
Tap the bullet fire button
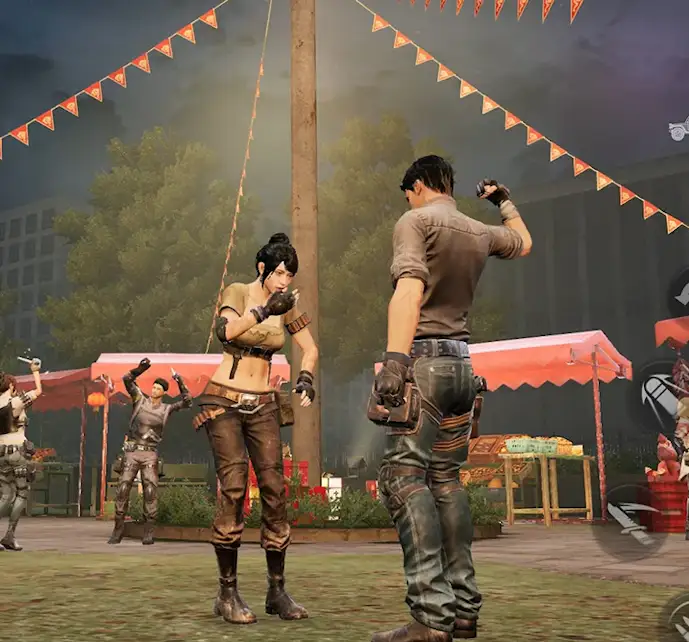[x=659, y=397]
